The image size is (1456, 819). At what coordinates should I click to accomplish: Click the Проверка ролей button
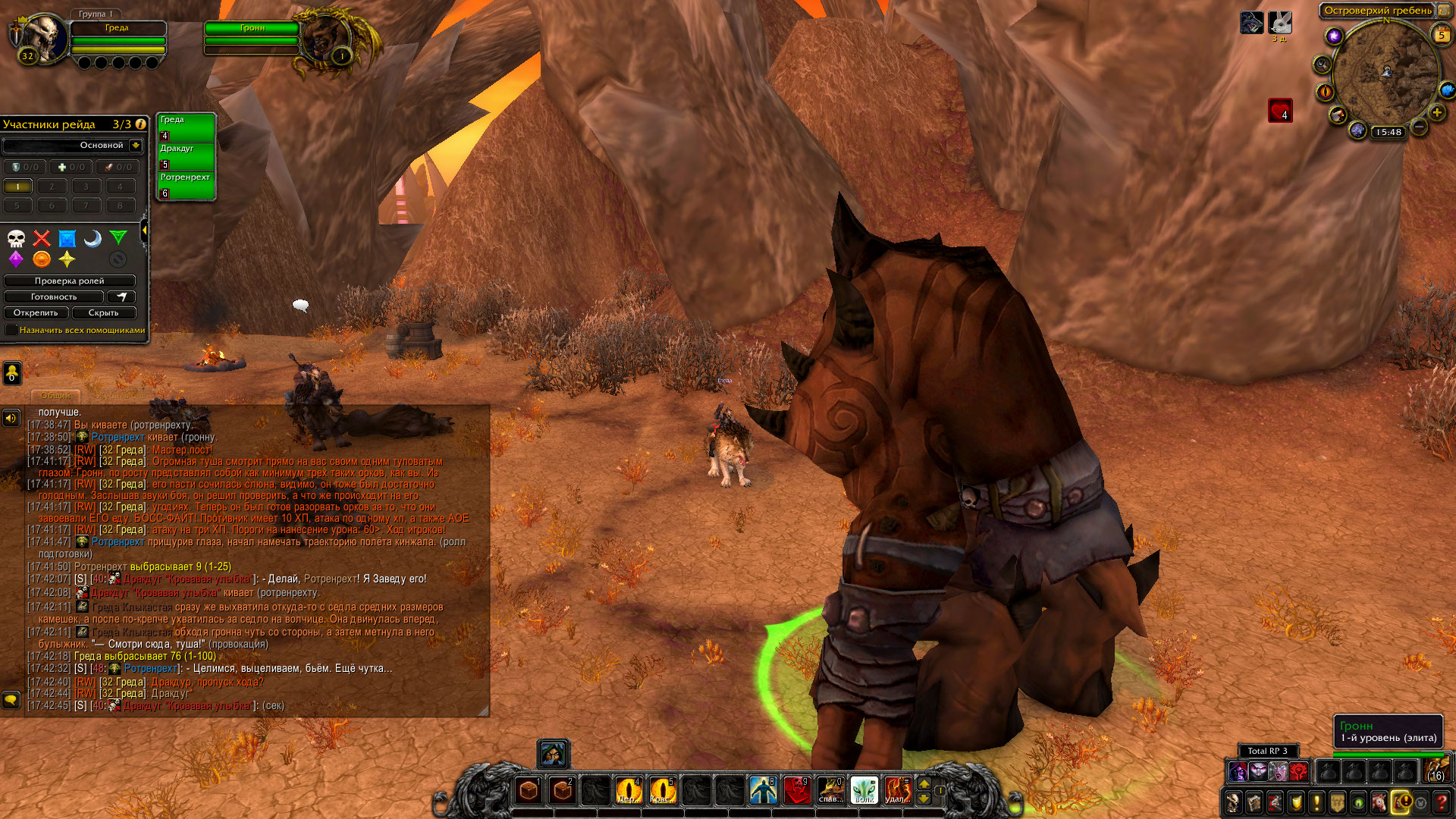[x=69, y=281]
